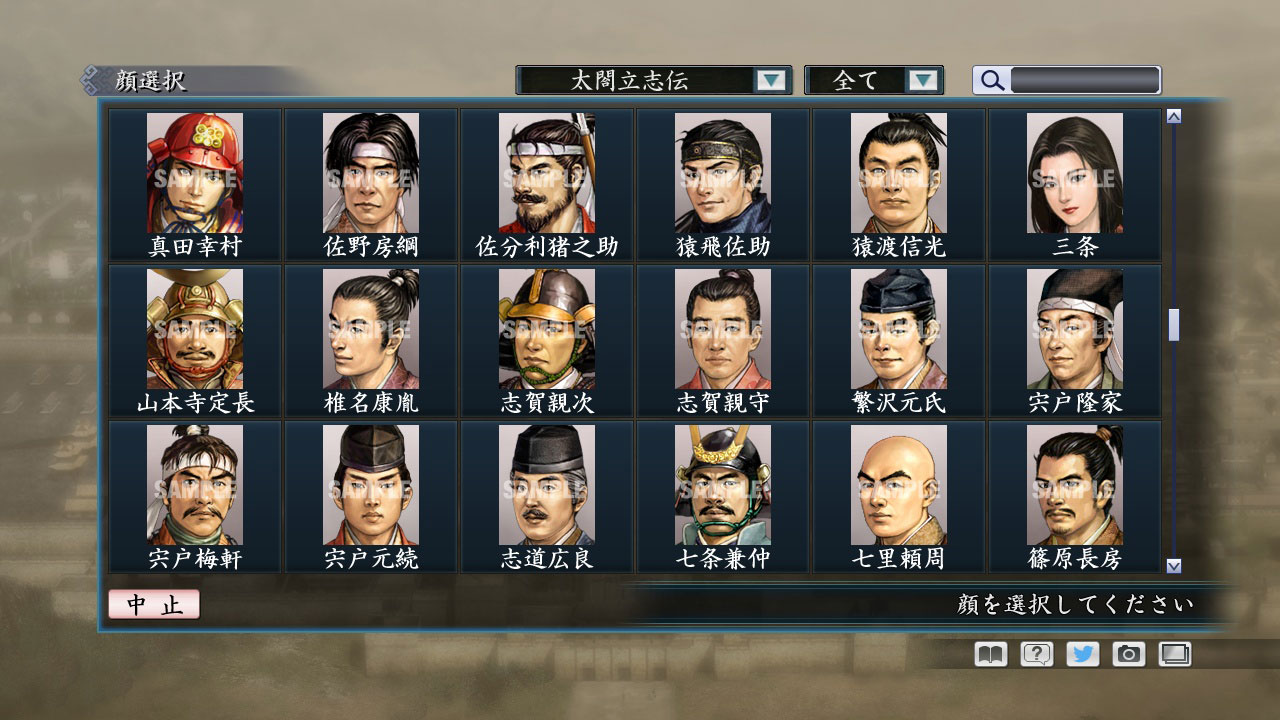Screen dimensions: 1280x720
Task: Take a screenshot with the camera icon
Action: click(x=1126, y=654)
